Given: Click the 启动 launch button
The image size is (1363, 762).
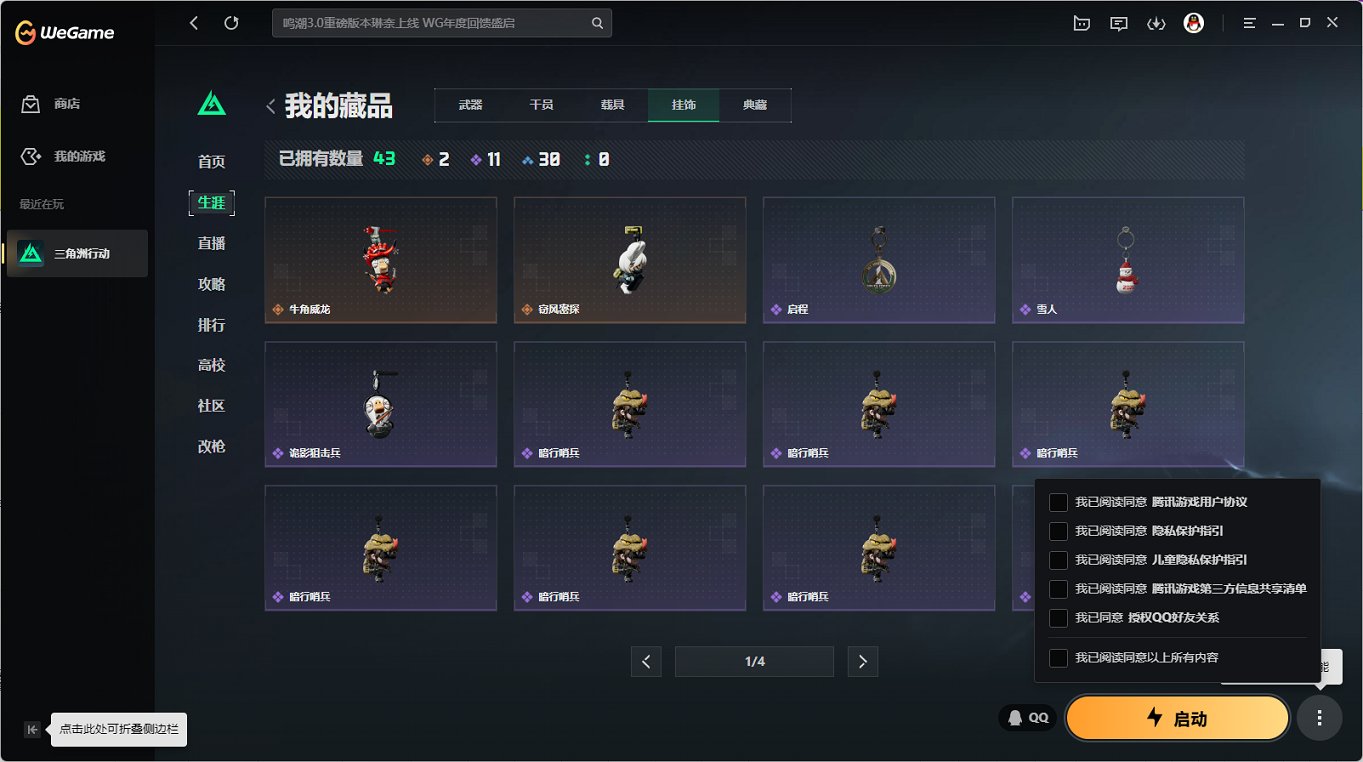Looking at the screenshot, I should [x=1177, y=717].
